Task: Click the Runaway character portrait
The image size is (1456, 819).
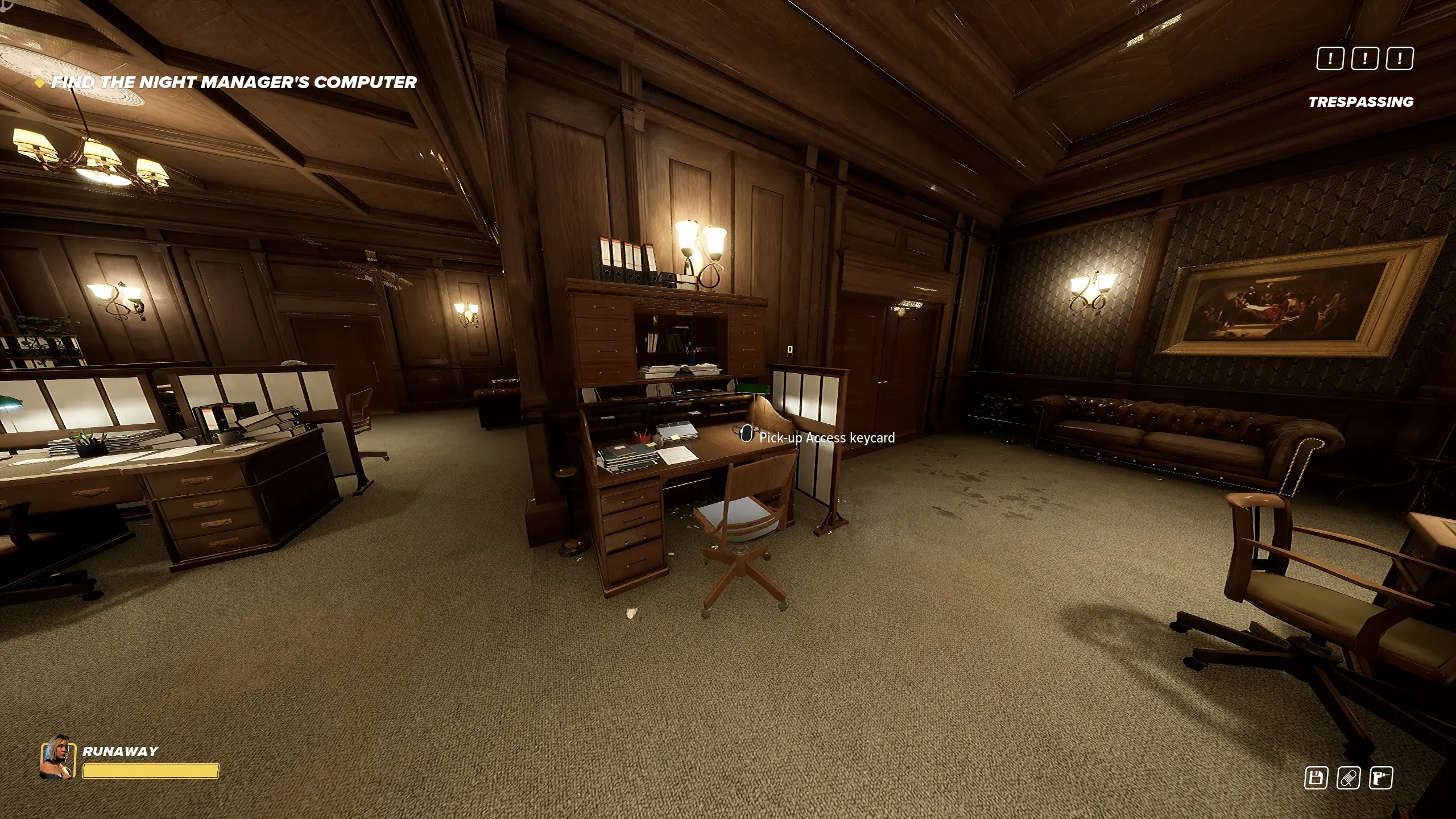Action: point(57,756)
